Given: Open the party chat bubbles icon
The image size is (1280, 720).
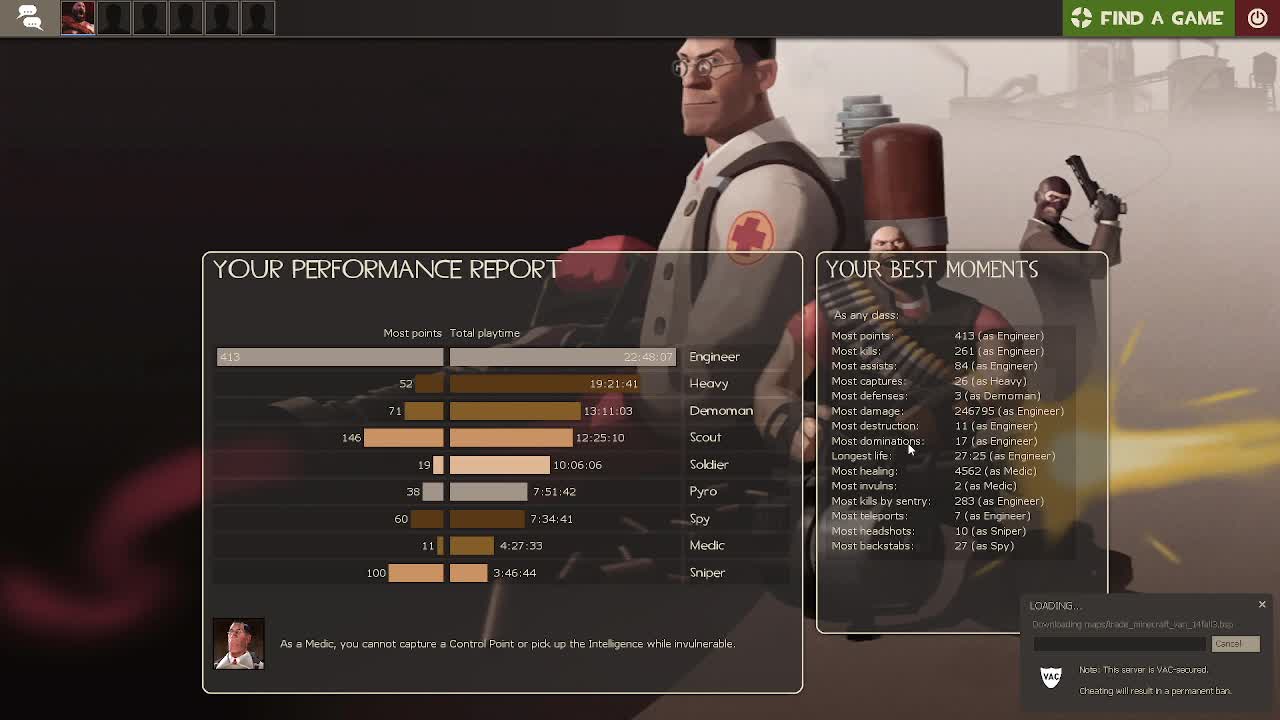Looking at the screenshot, I should point(28,17).
